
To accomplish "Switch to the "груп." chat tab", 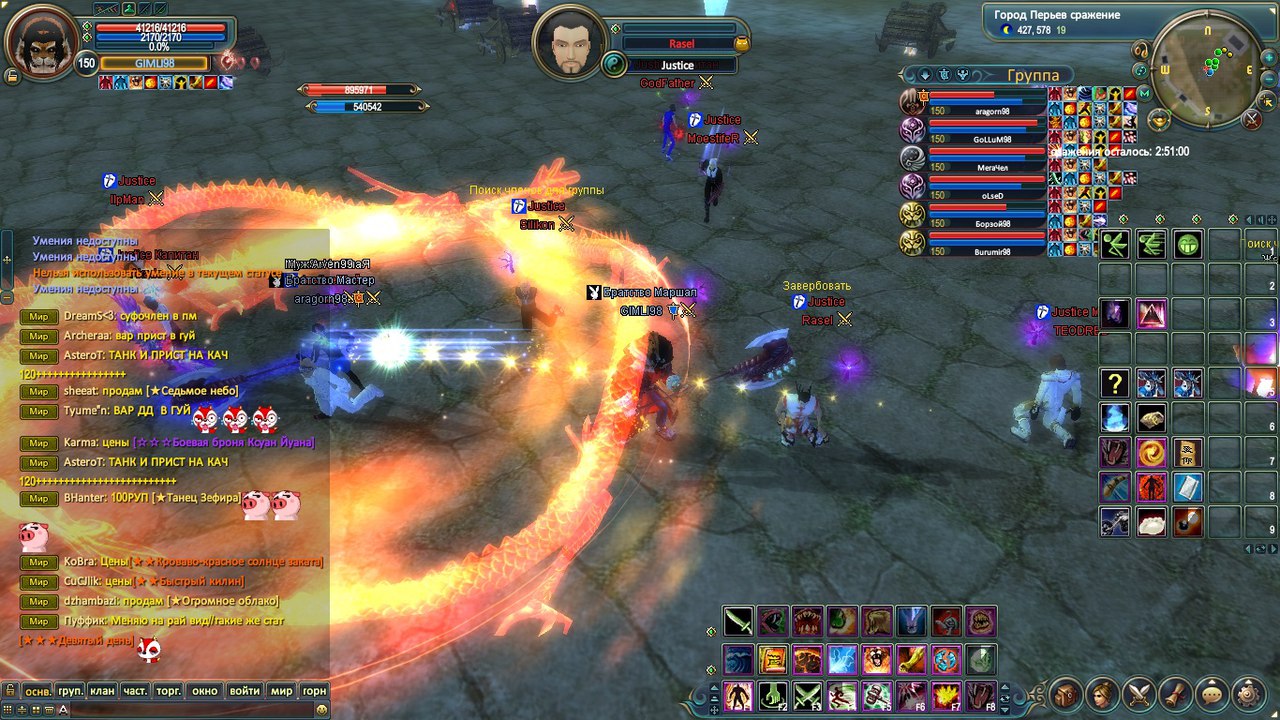I will pyautogui.click(x=70, y=691).
